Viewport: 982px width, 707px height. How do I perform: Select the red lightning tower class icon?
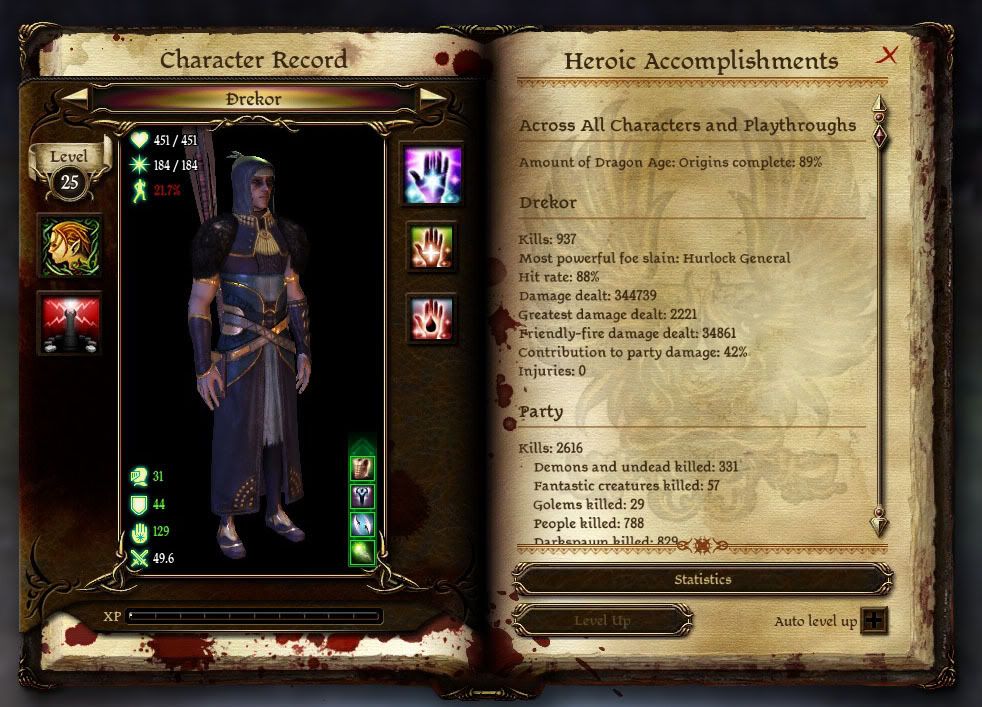tap(69, 322)
